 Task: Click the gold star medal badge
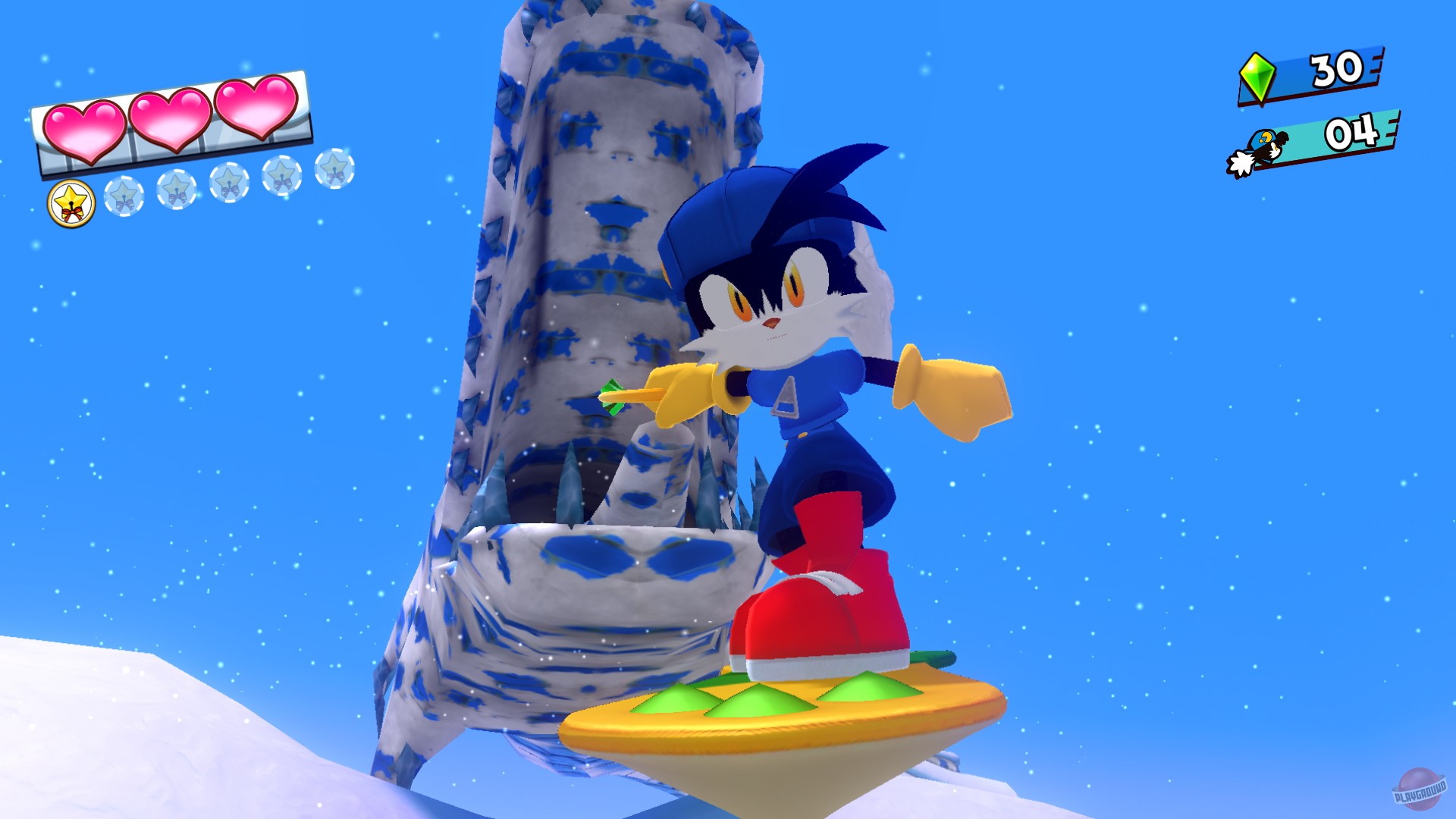(x=71, y=200)
